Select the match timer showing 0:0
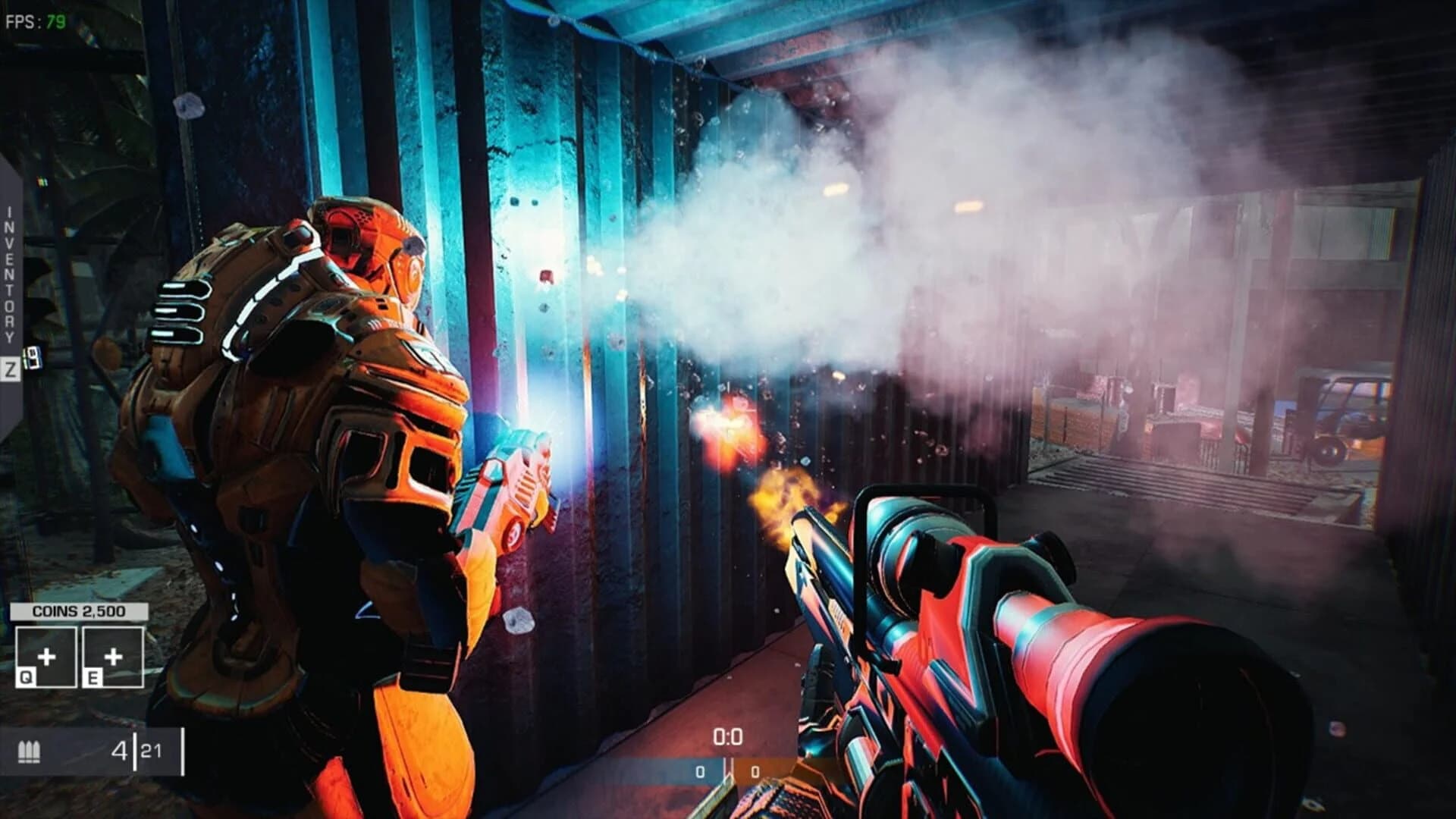Viewport: 1456px width, 819px height. click(726, 738)
